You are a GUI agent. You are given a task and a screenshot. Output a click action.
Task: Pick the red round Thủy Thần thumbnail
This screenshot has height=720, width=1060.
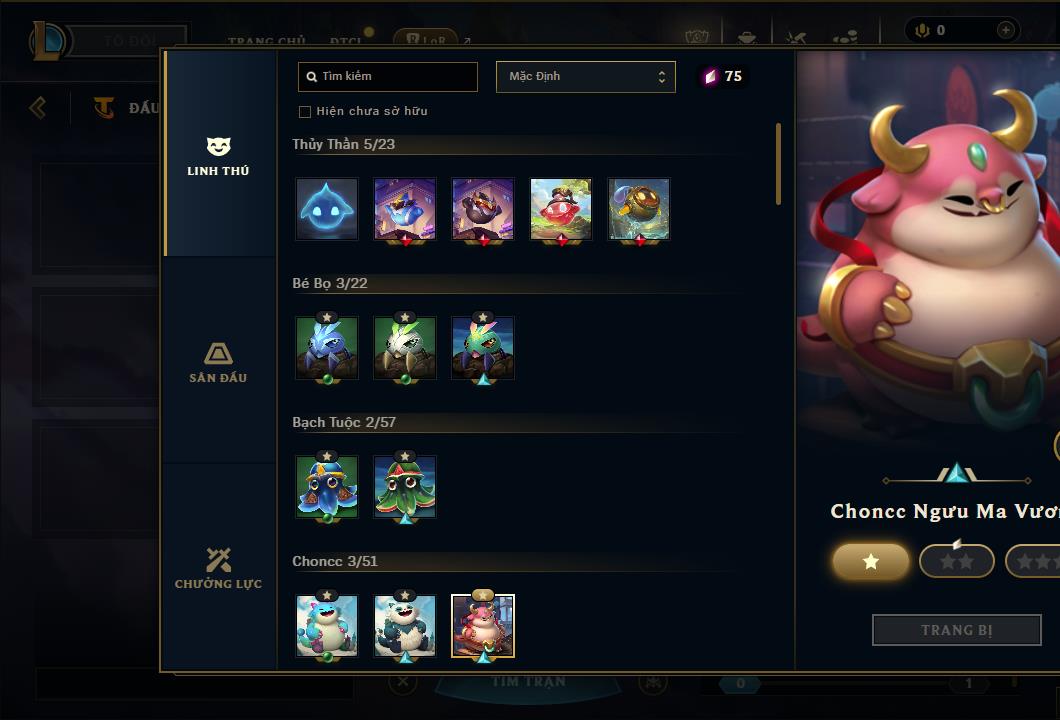point(561,209)
